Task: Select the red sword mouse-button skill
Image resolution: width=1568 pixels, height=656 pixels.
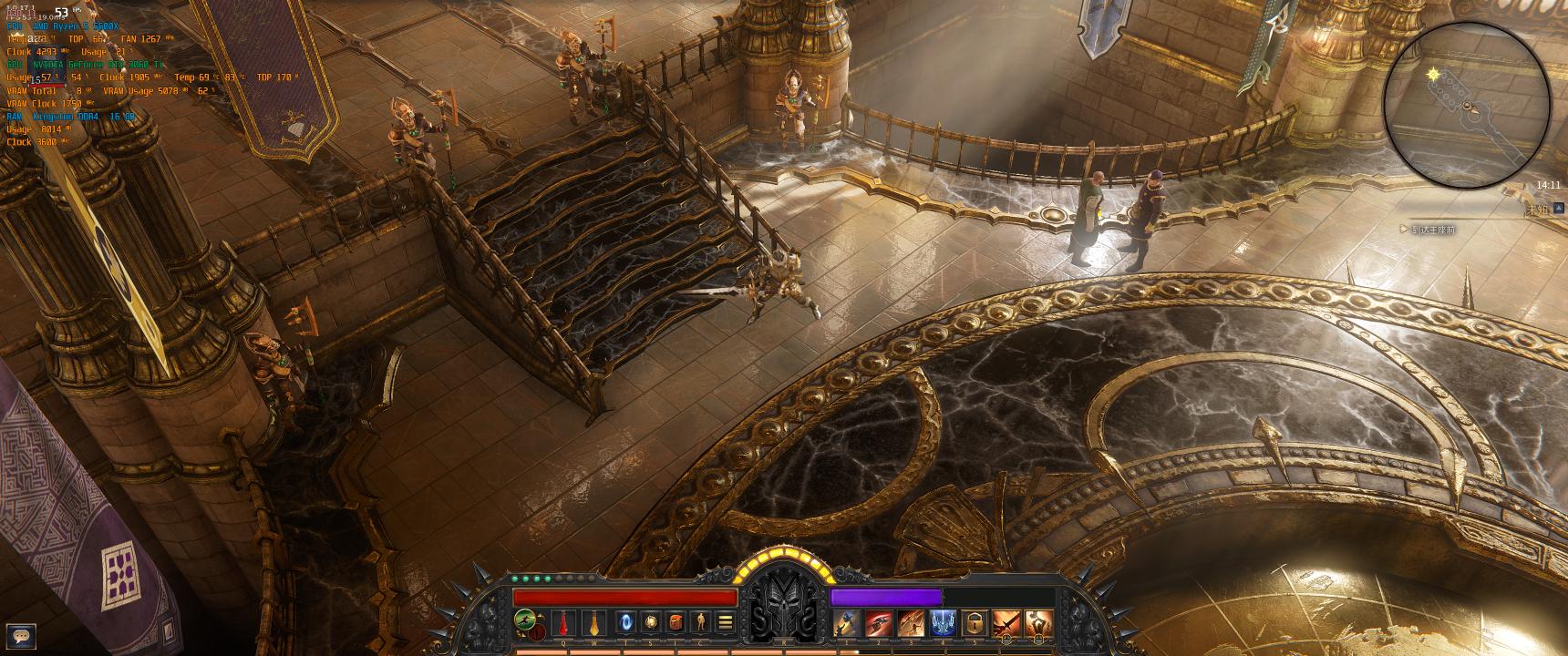Action: click(x=1006, y=622)
